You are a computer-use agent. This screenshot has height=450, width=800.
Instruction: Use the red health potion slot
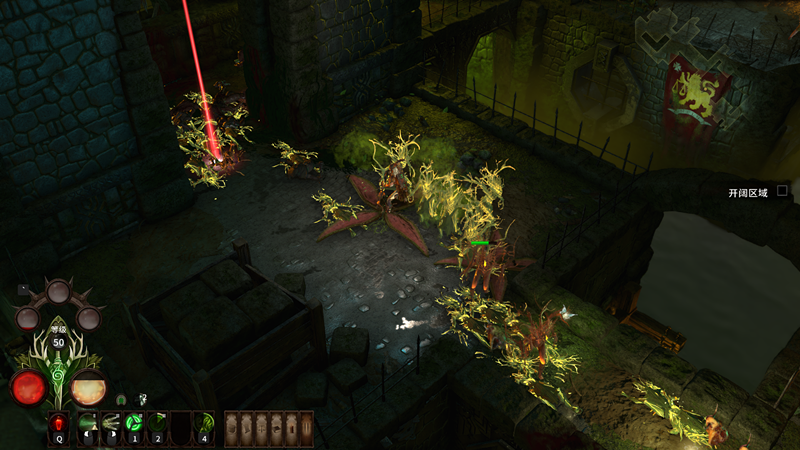58,424
